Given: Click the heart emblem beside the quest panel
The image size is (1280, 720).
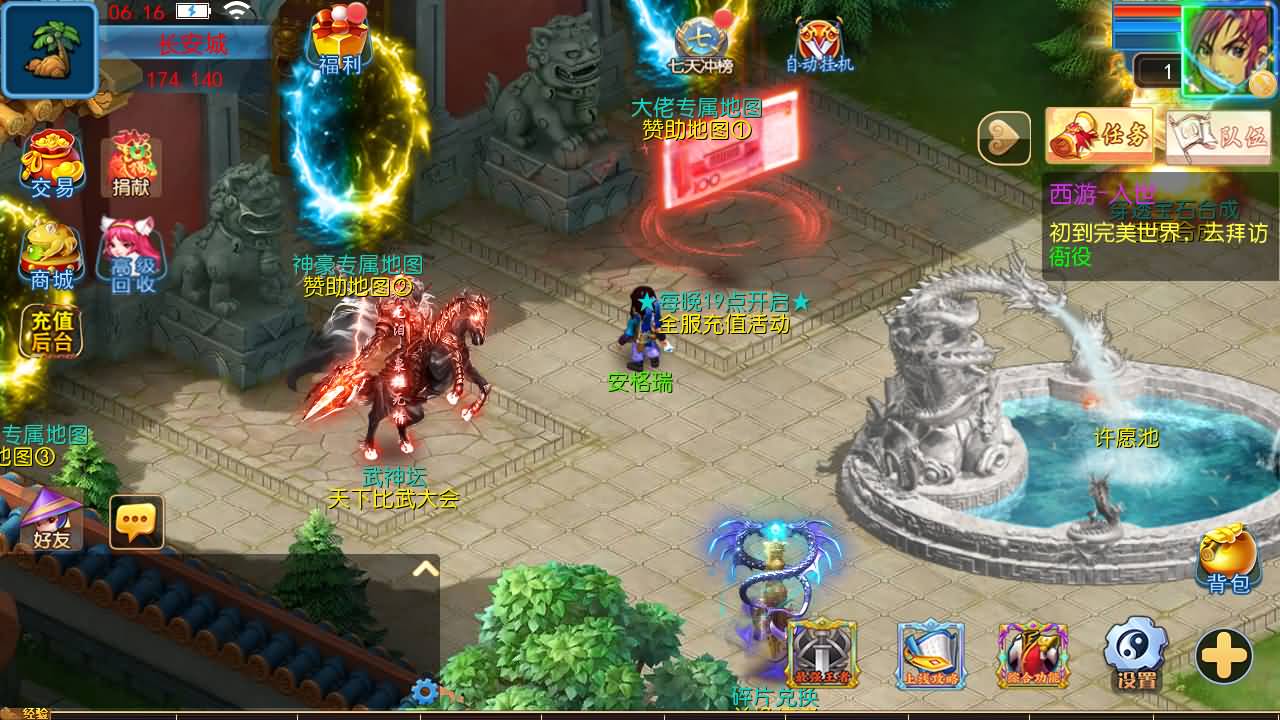Looking at the screenshot, I should pos(1004,137).
